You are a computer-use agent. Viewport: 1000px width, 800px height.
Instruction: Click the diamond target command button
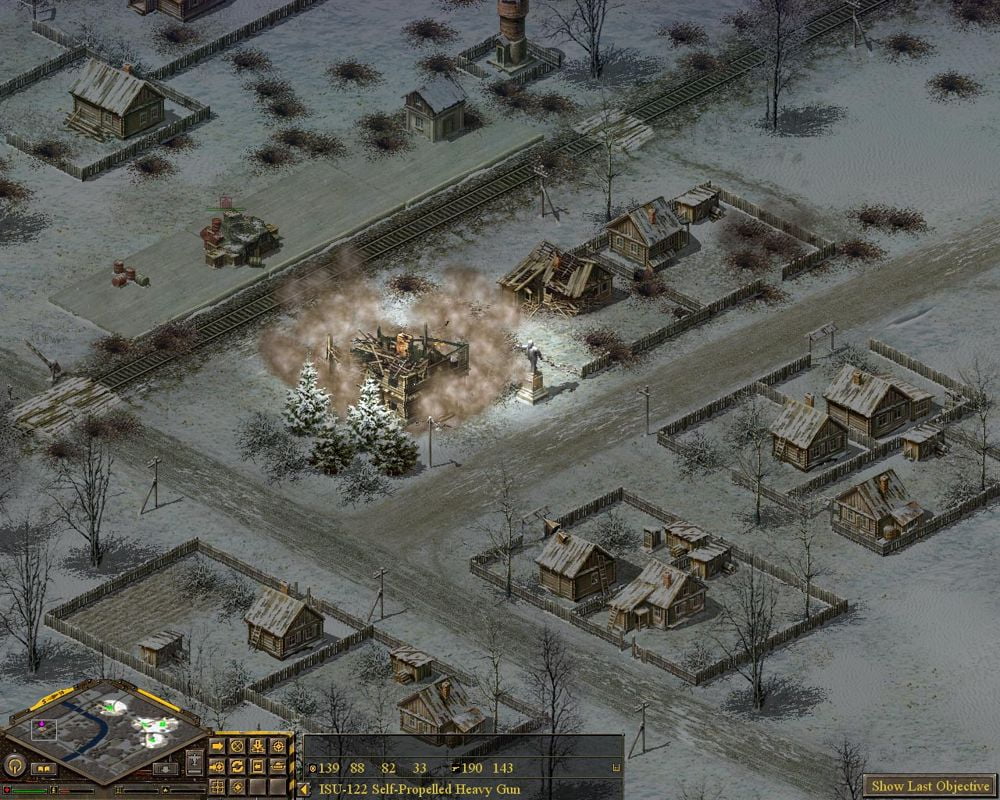click(237, 787)
